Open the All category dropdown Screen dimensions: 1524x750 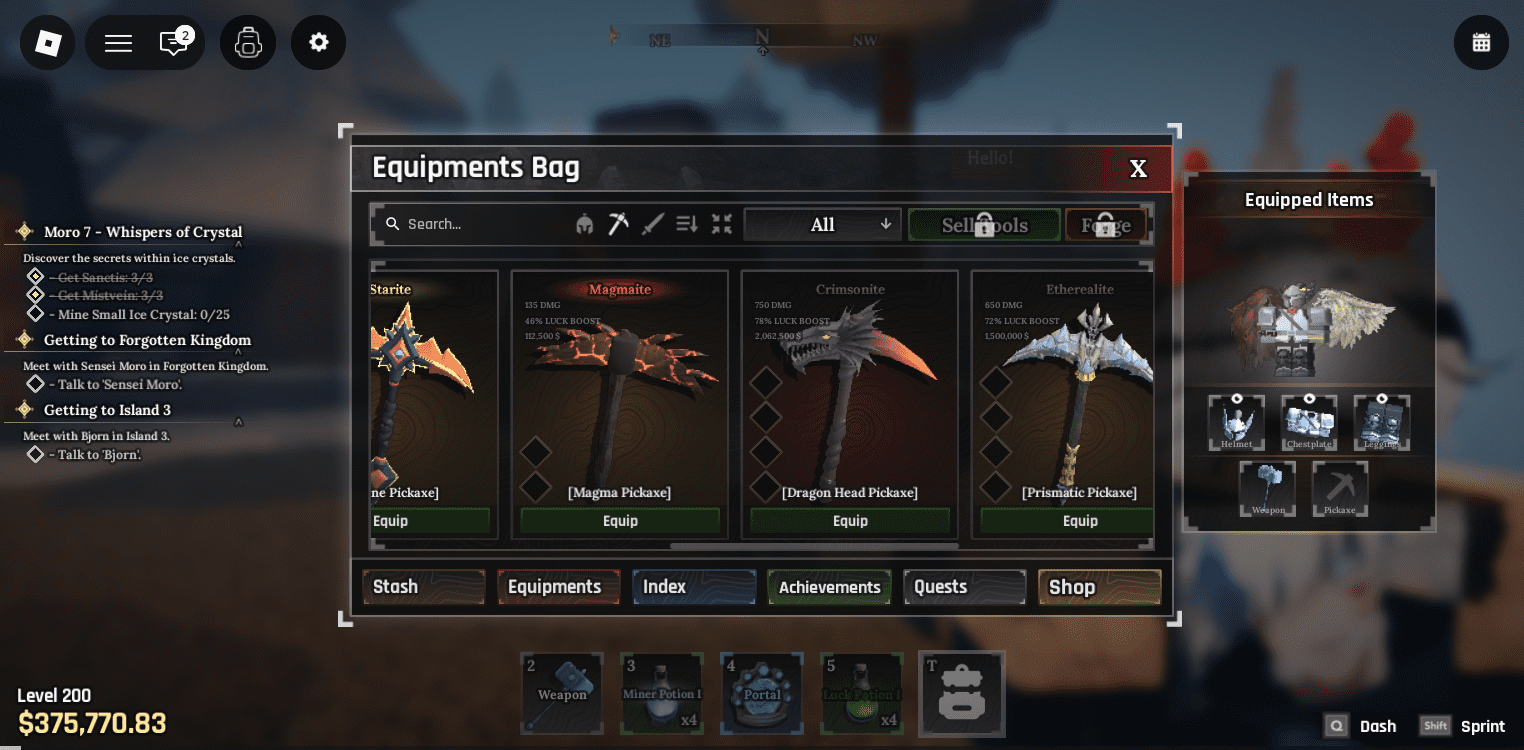click(821, 223)
